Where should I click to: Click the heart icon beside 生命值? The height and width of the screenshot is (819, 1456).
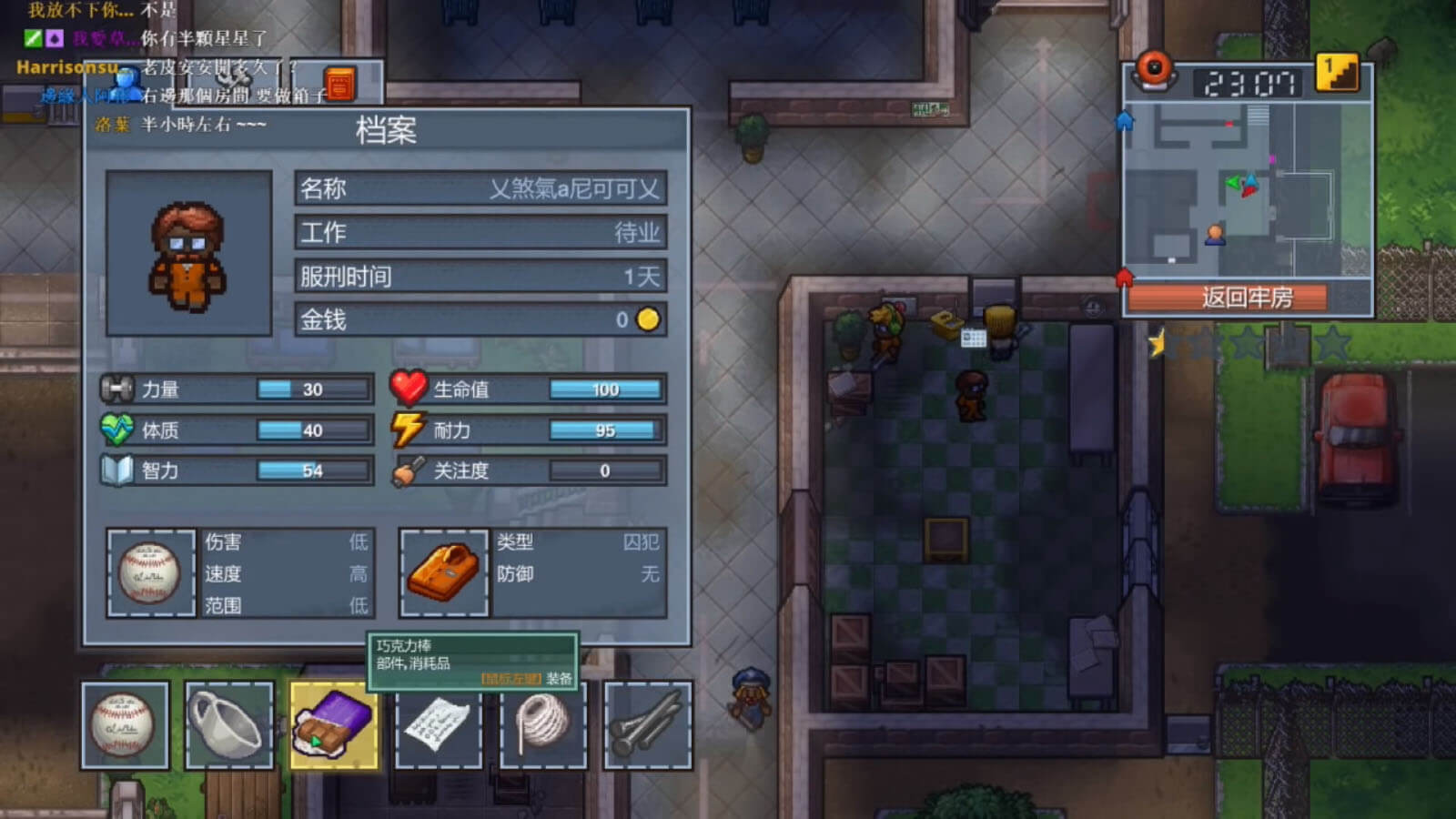(409, 389)
